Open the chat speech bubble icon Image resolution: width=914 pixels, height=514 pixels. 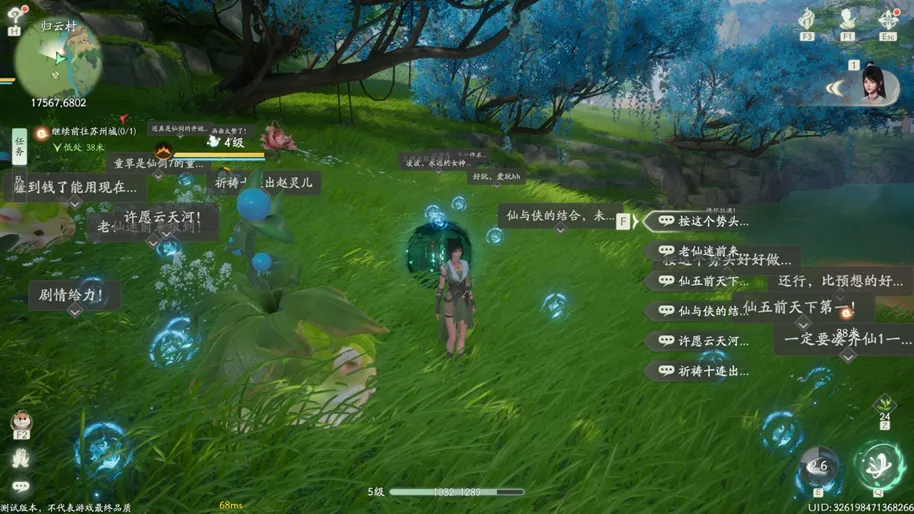coord(21,488)
